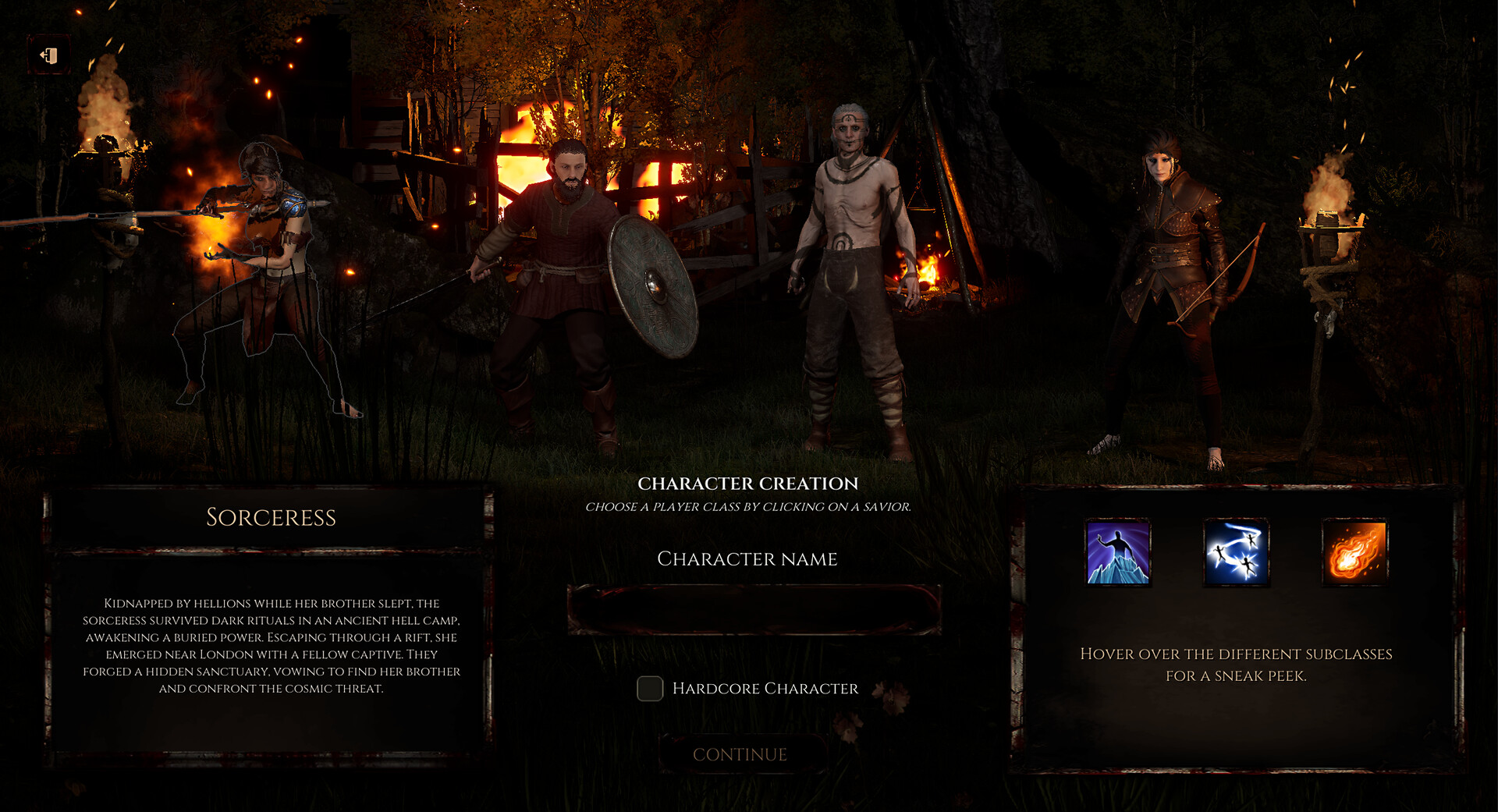The height and width of the screenshot is (812, 1498).
Task: Toggle the Hardcore Character checkbox
Action: [x=650, y=689]
